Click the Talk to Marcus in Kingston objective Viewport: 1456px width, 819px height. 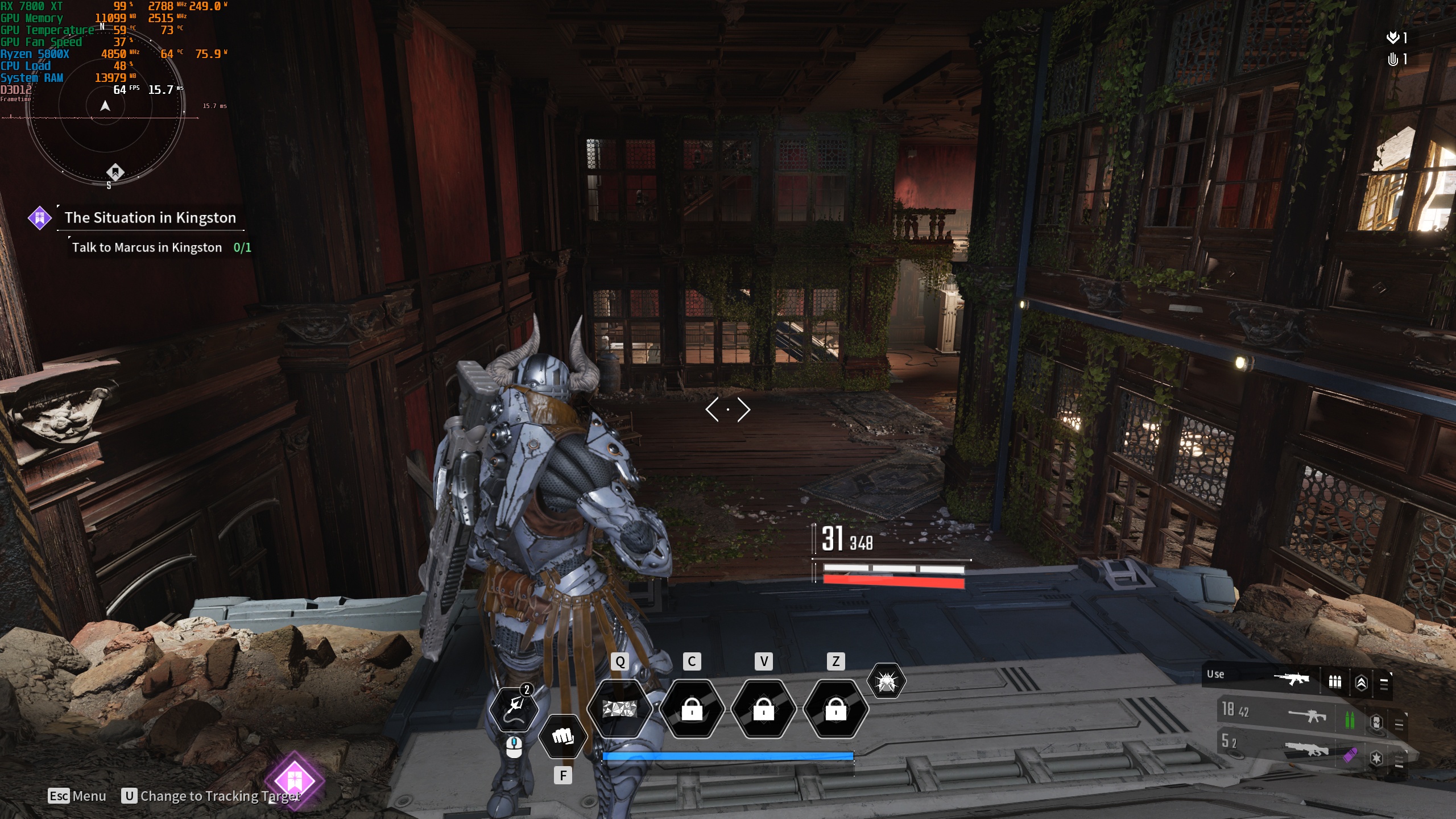coord(147,247)
